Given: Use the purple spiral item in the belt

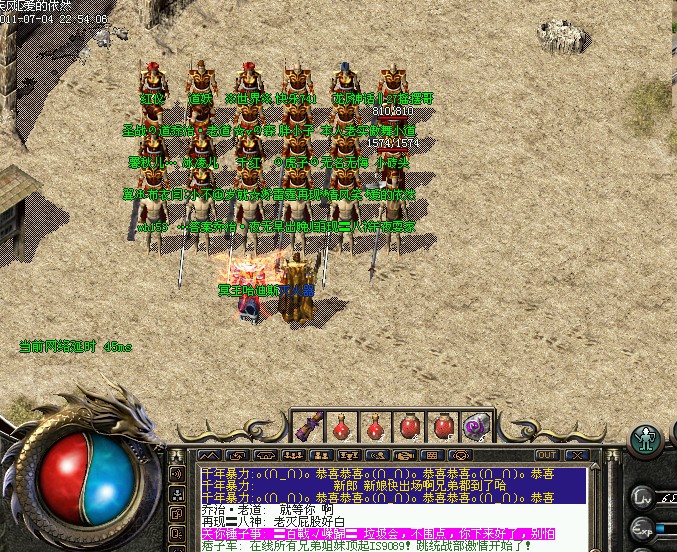Looking at the screenshot, I should (475, 427).
